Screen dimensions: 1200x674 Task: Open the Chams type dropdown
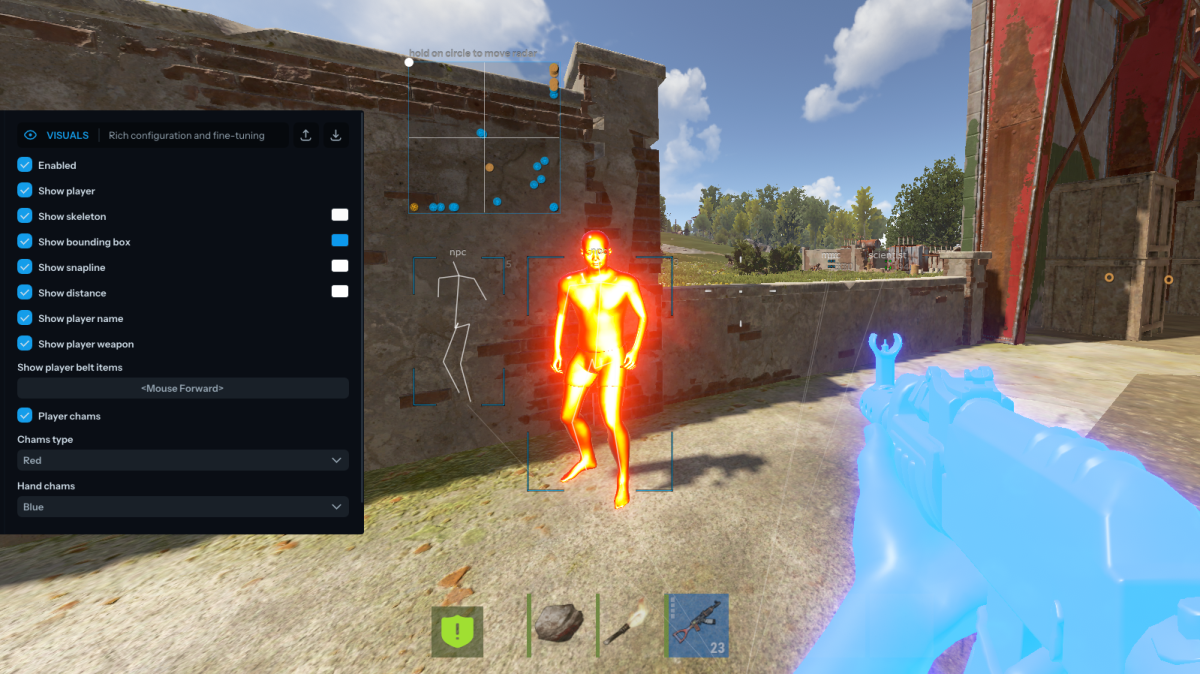(x=183, y=460)
